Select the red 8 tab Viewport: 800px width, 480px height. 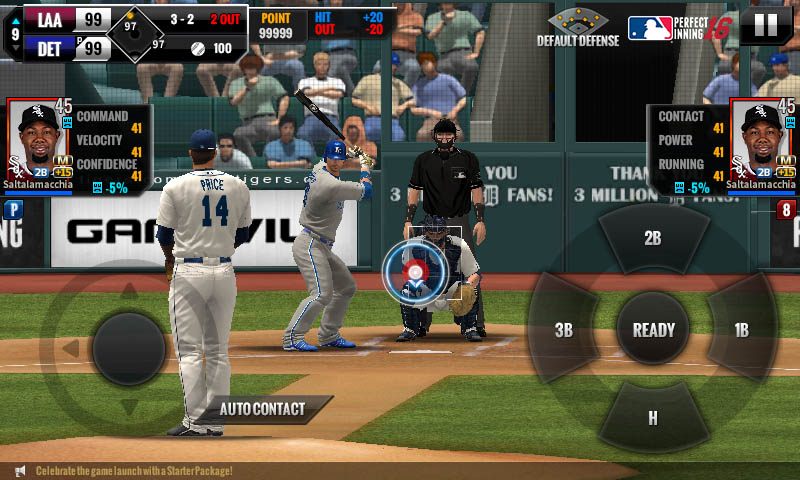point(787,210)
